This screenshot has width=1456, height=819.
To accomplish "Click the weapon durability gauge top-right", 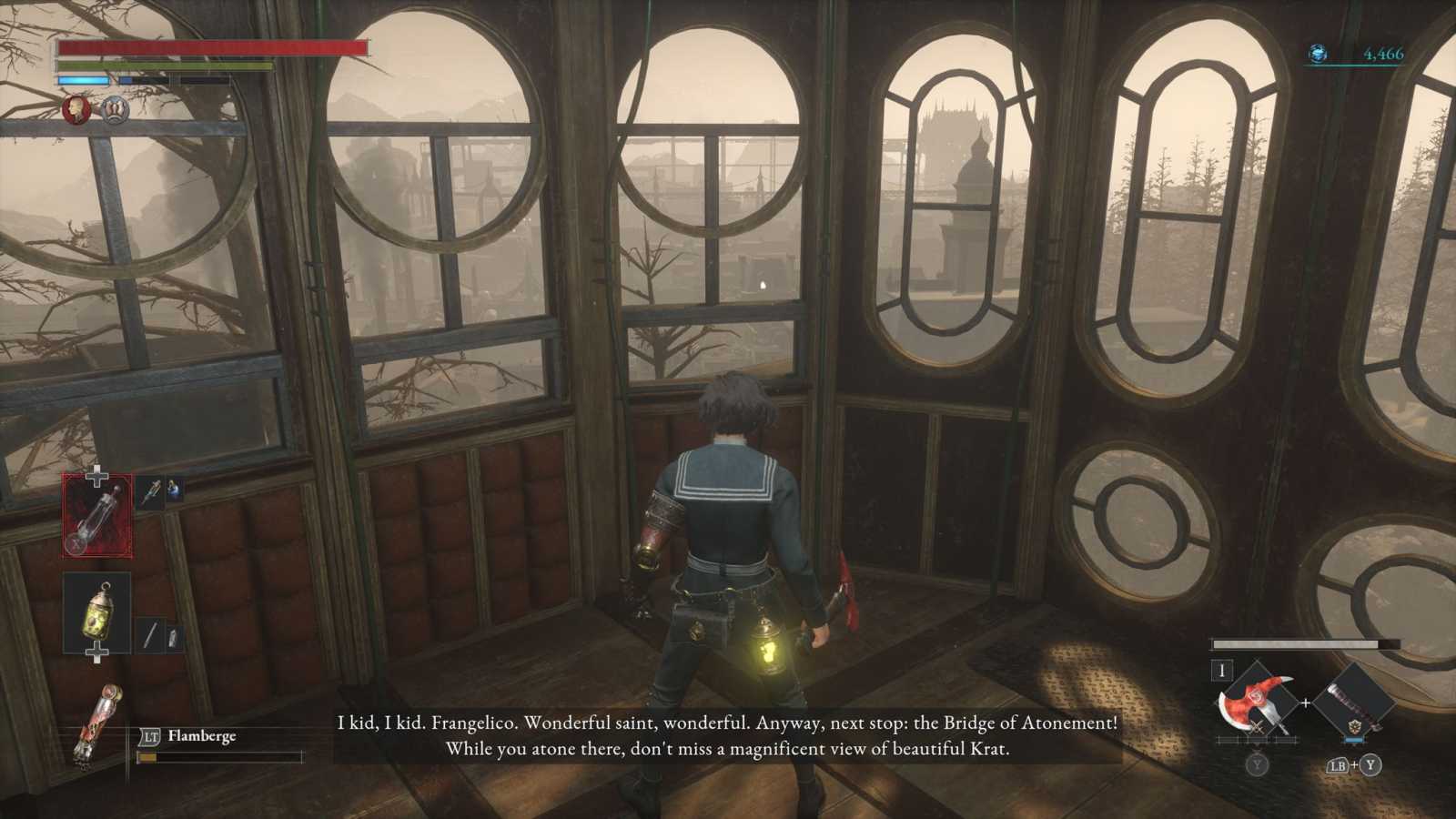I will [1295, 643].
